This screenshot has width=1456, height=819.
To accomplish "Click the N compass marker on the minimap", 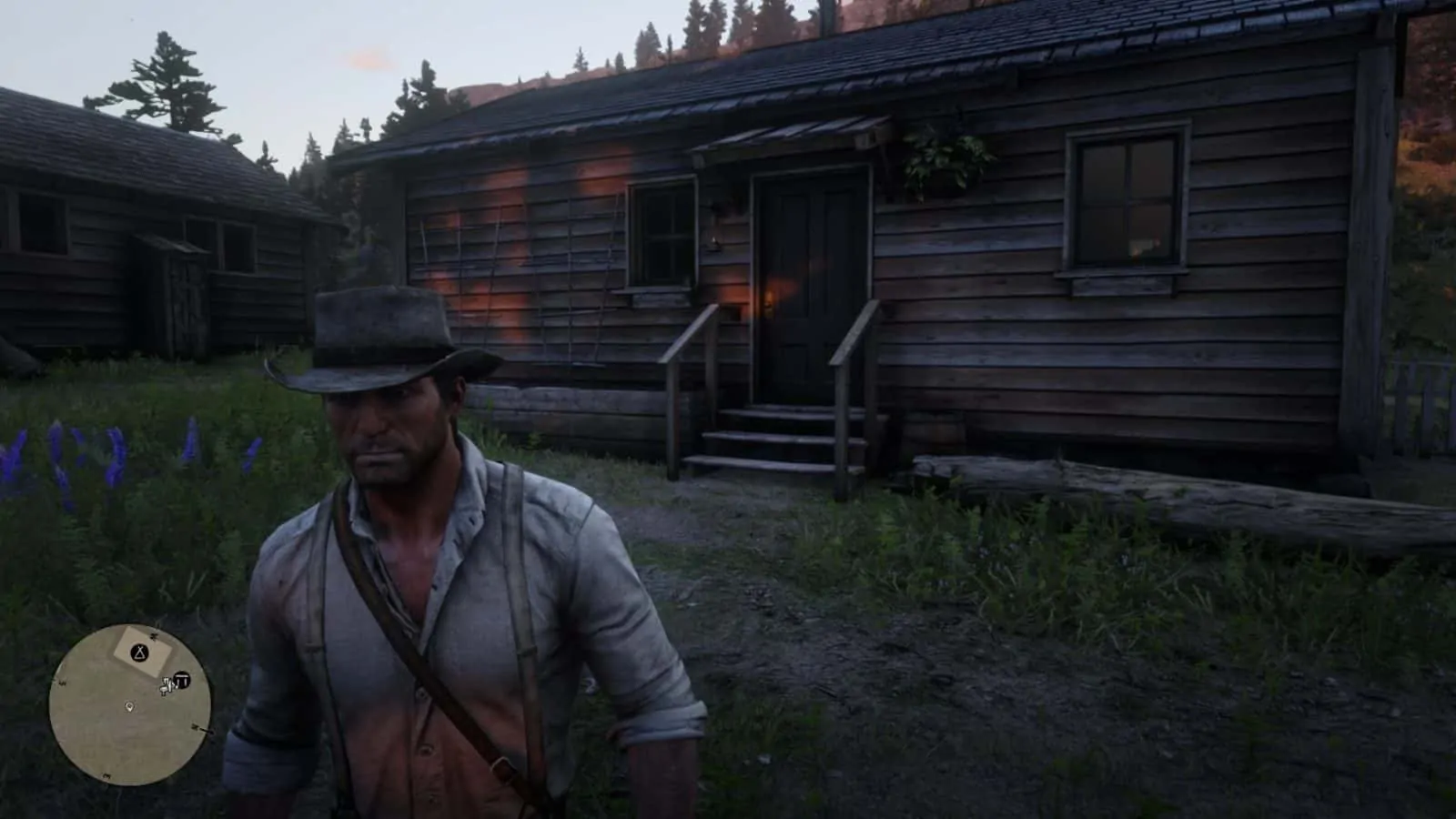I will pos(154,635).
